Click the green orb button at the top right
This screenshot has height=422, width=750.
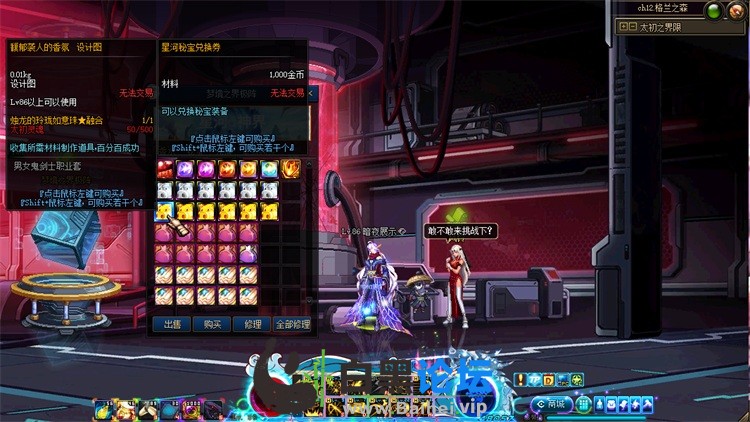click(x=713, y=10)
